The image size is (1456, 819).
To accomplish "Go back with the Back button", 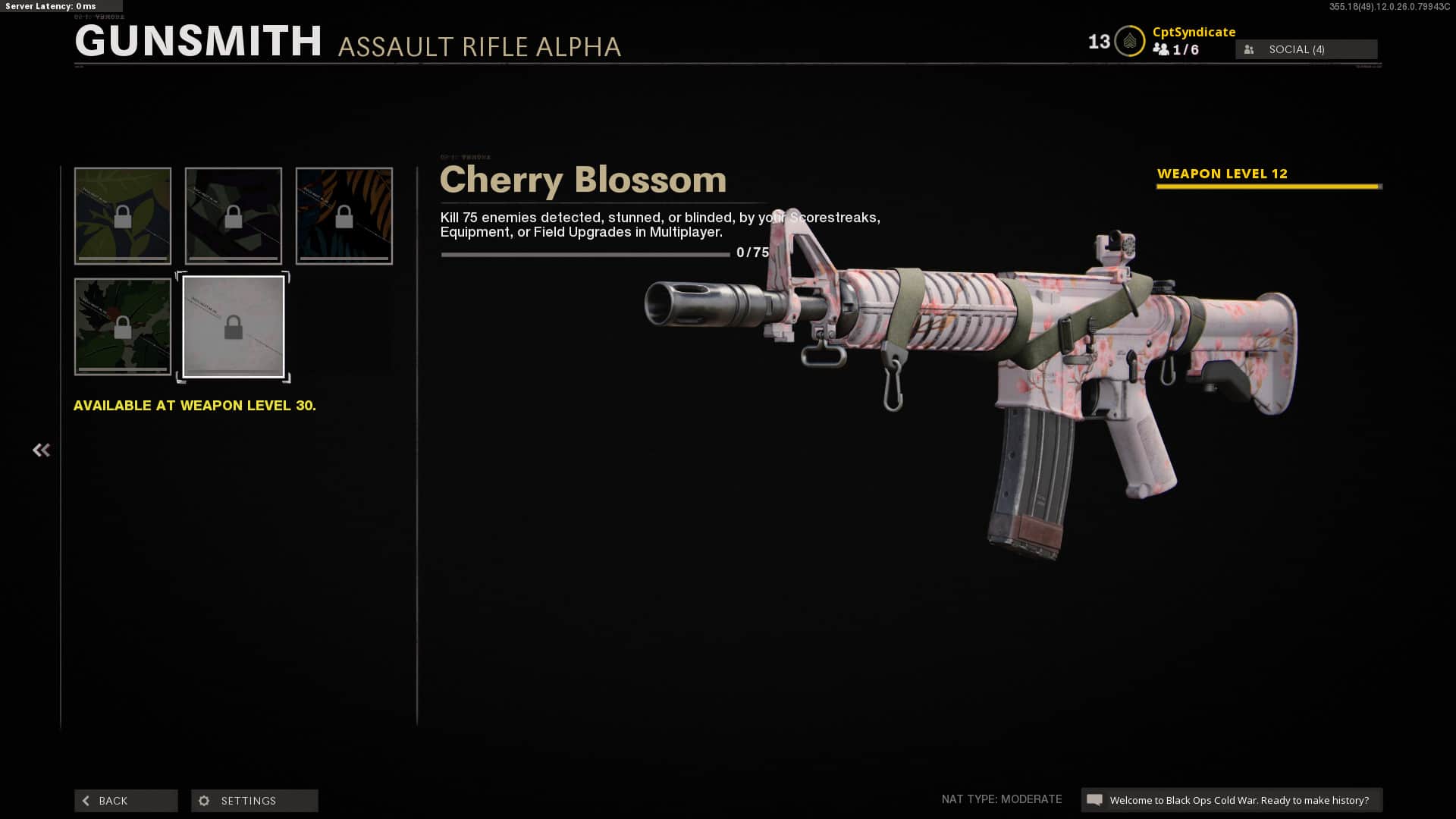I will click(x=126, y=801).
